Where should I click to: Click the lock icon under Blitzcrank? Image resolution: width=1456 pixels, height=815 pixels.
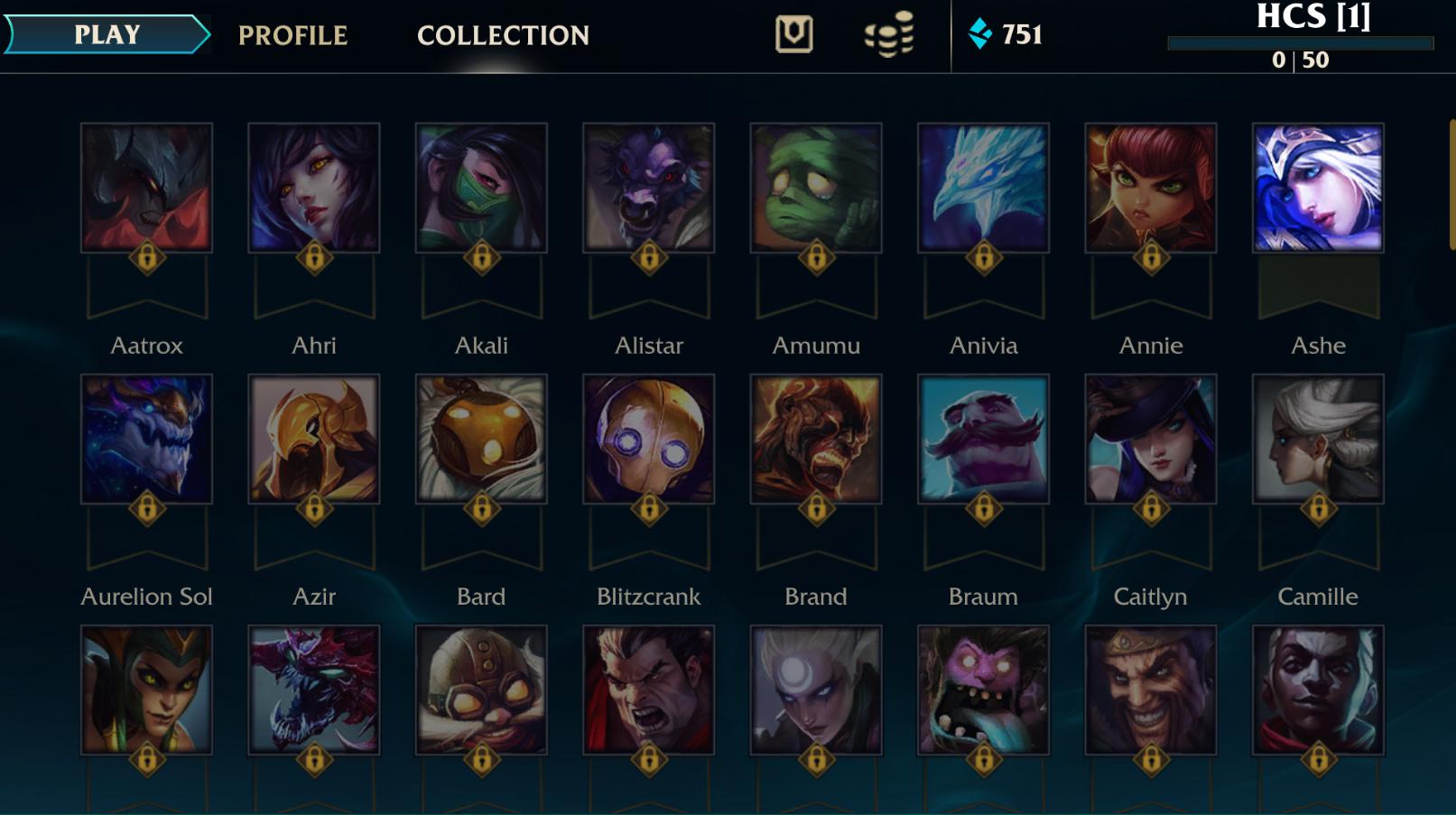pos(648,507)
